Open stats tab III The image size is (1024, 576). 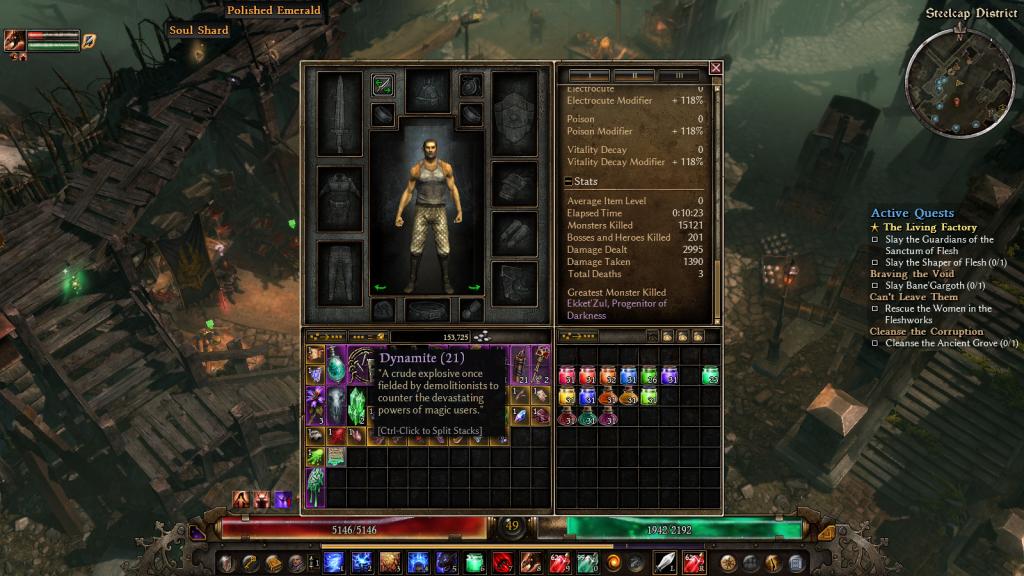click(680, 75)
